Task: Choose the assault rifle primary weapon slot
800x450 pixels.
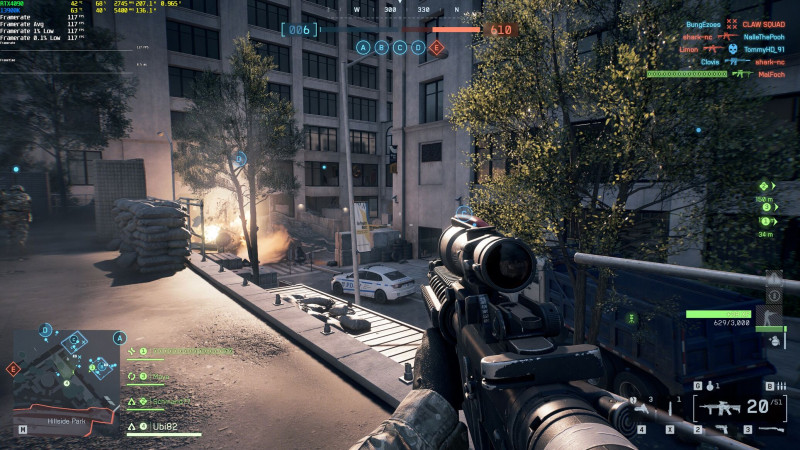Action: tap(717, 407)
